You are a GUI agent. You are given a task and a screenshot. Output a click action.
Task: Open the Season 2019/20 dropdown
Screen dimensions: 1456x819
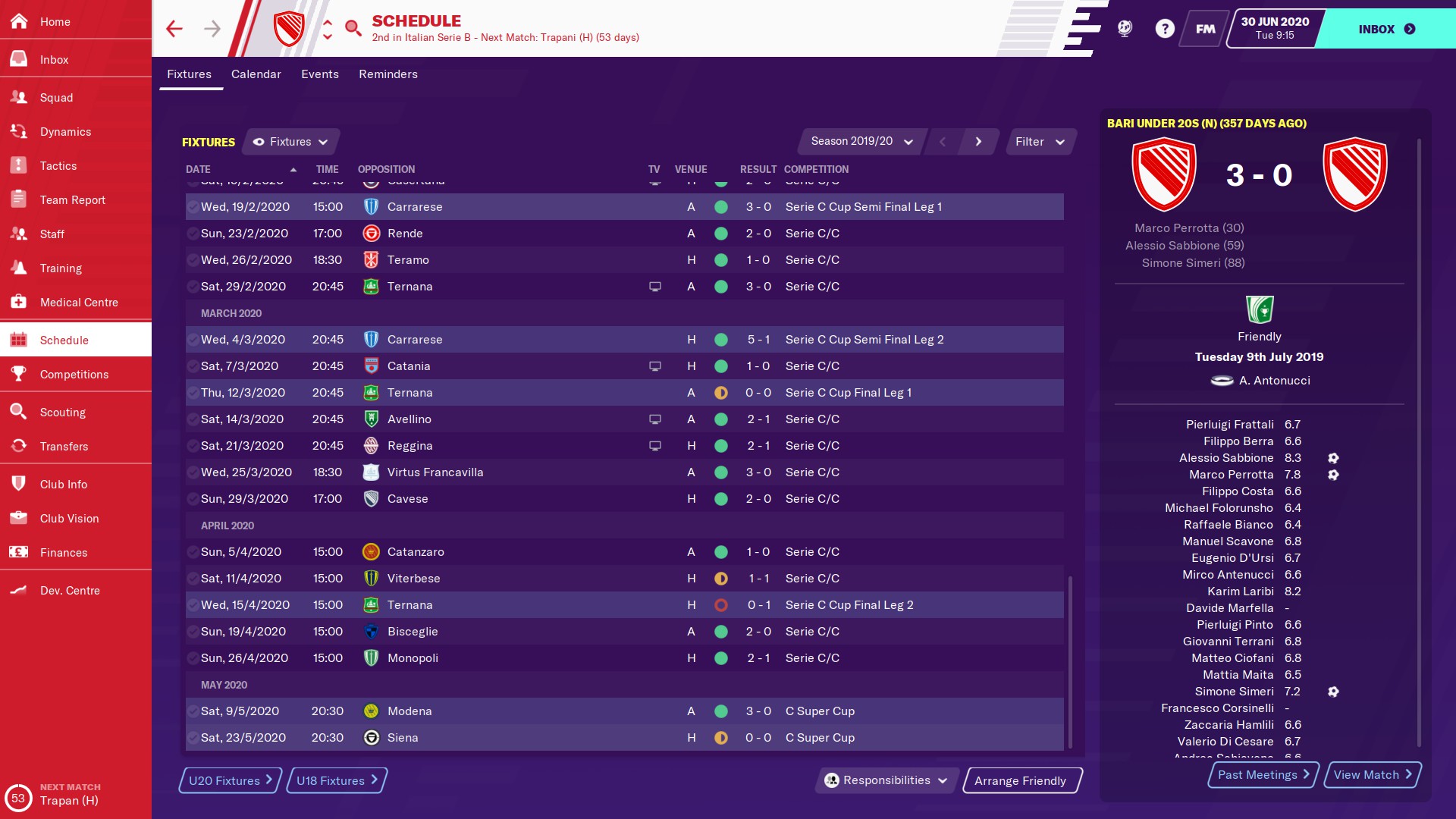(x=861, y=142)
